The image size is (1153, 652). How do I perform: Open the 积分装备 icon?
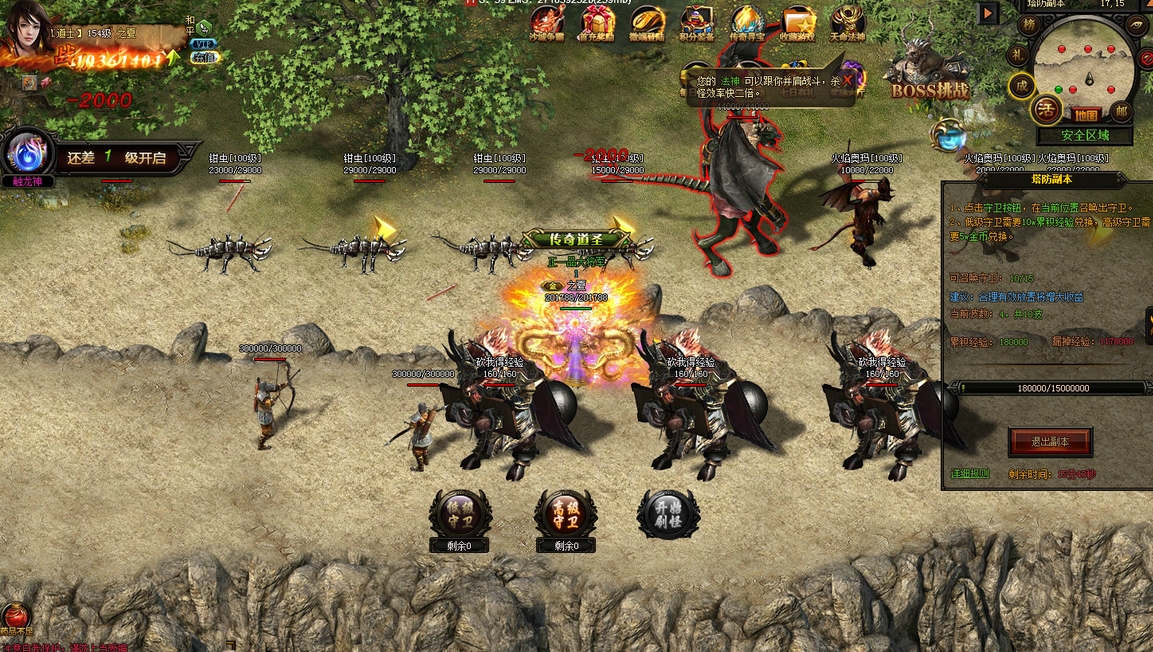697,22
